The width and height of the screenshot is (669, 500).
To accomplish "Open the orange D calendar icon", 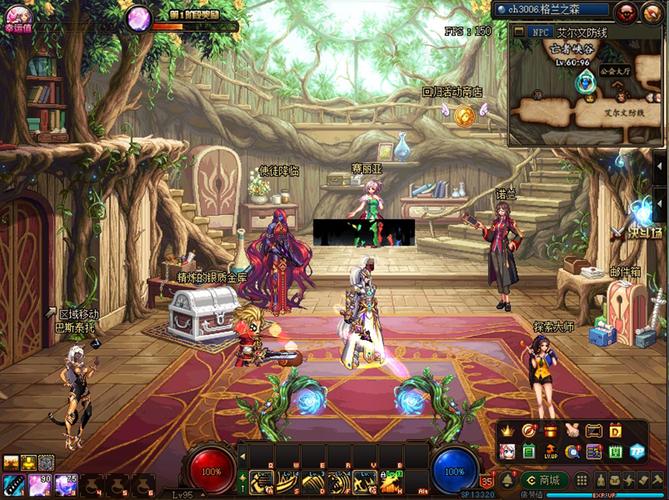I will point(616,431).
